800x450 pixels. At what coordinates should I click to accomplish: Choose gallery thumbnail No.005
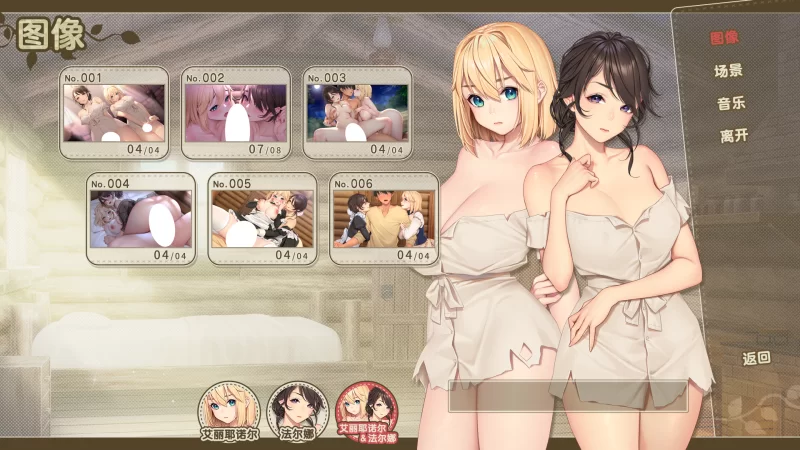(x=262, y=218)
